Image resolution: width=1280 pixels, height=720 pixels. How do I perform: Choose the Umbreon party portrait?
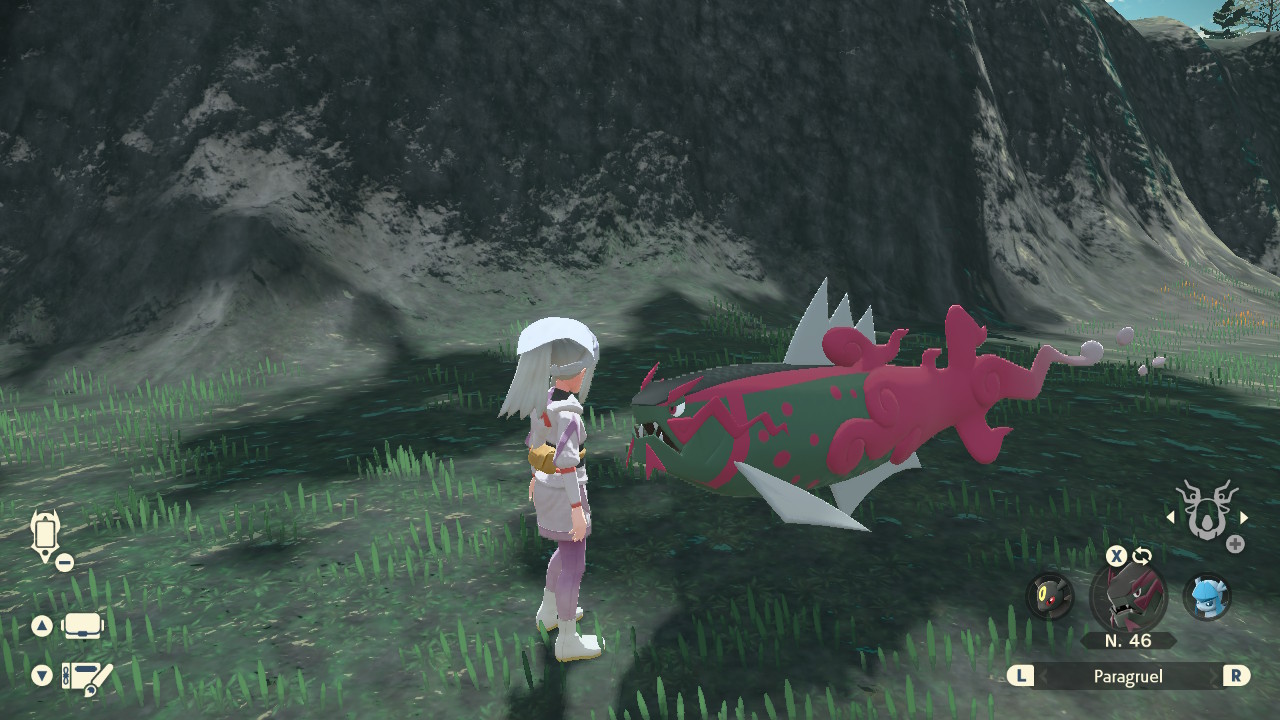(1050, 597)
